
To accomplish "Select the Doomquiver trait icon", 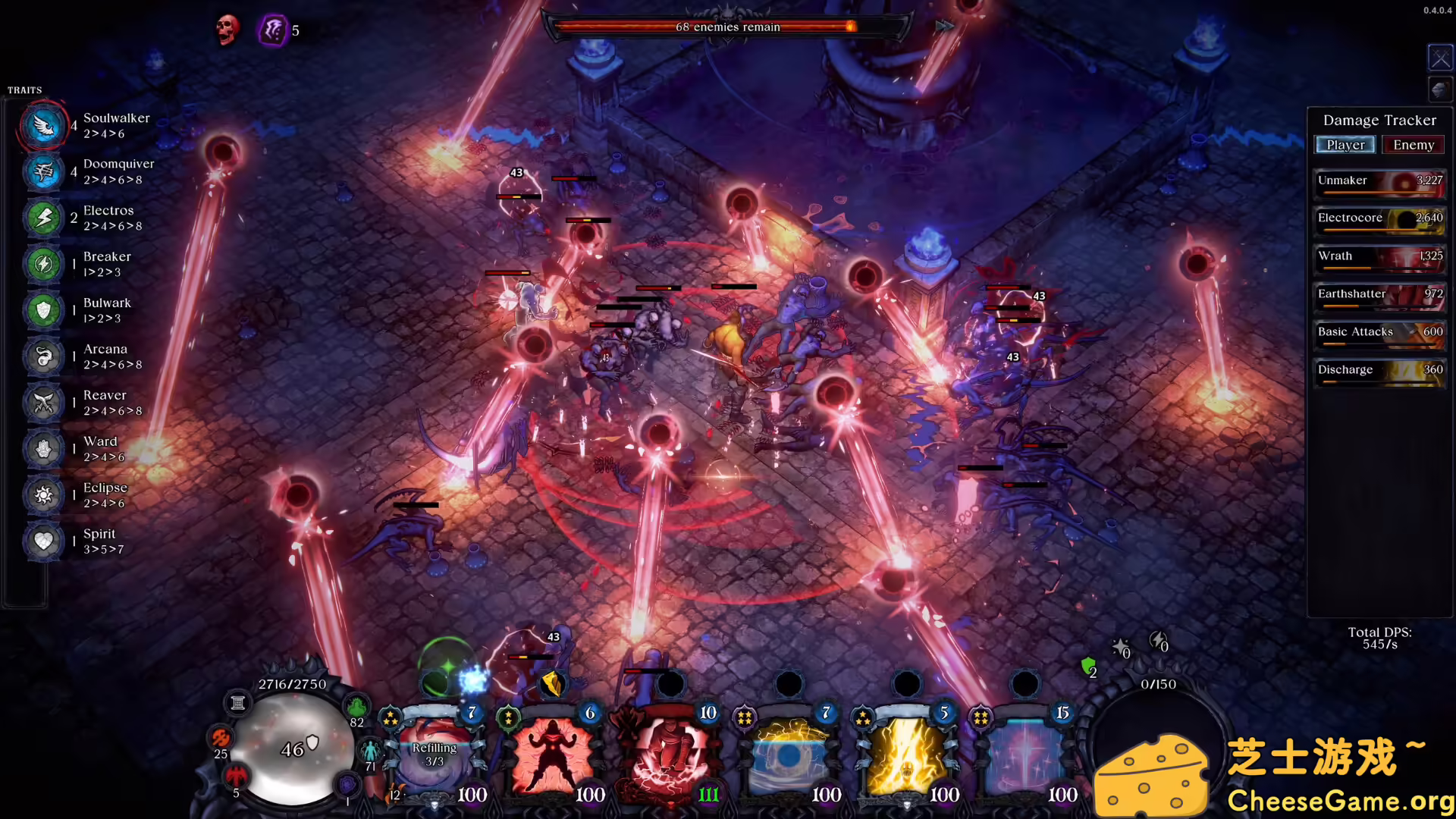I will [42, 172].
